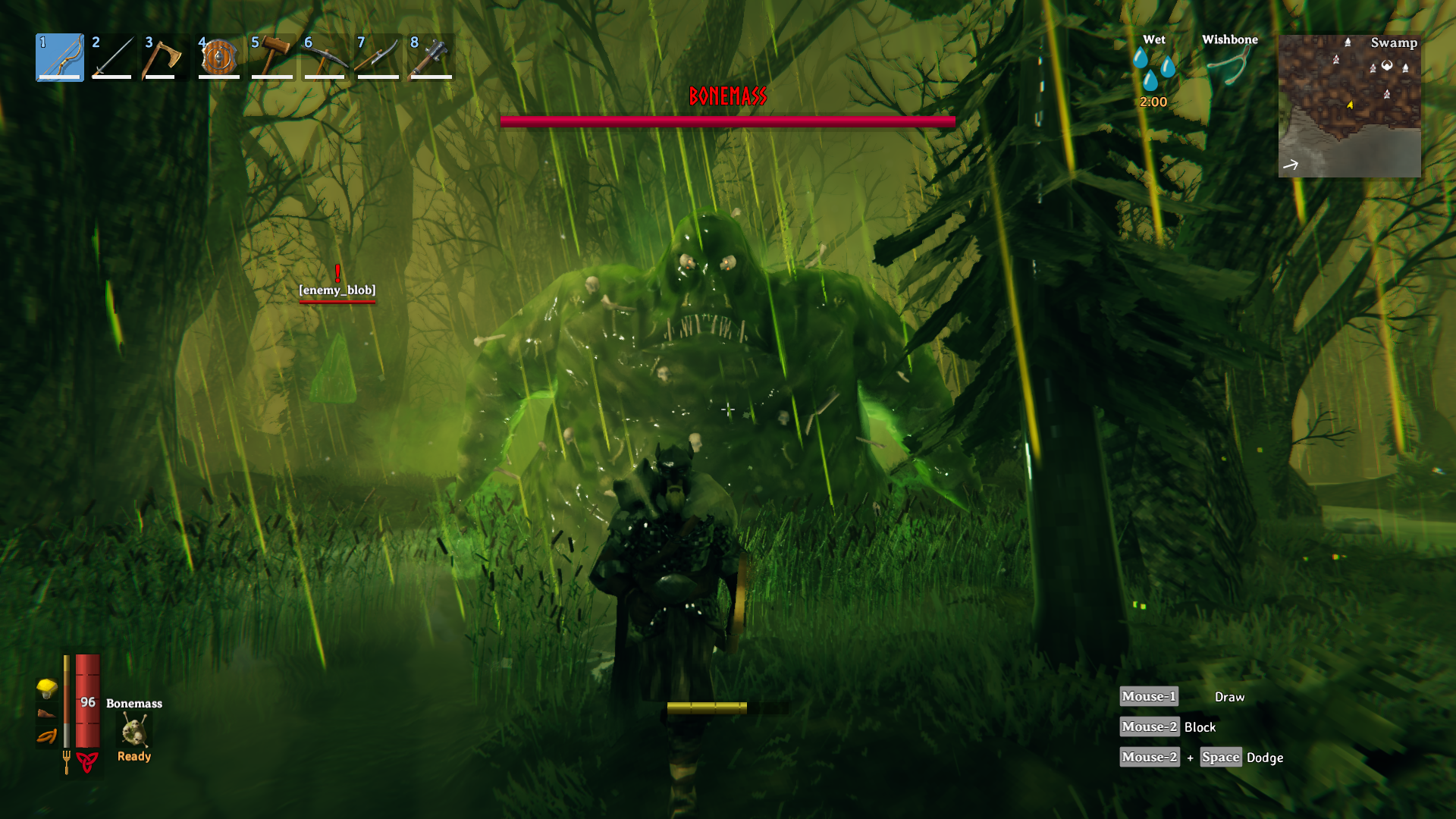Click the sausages food icon
Screen dimensions: 1456x819
click(x=47, y=736)
